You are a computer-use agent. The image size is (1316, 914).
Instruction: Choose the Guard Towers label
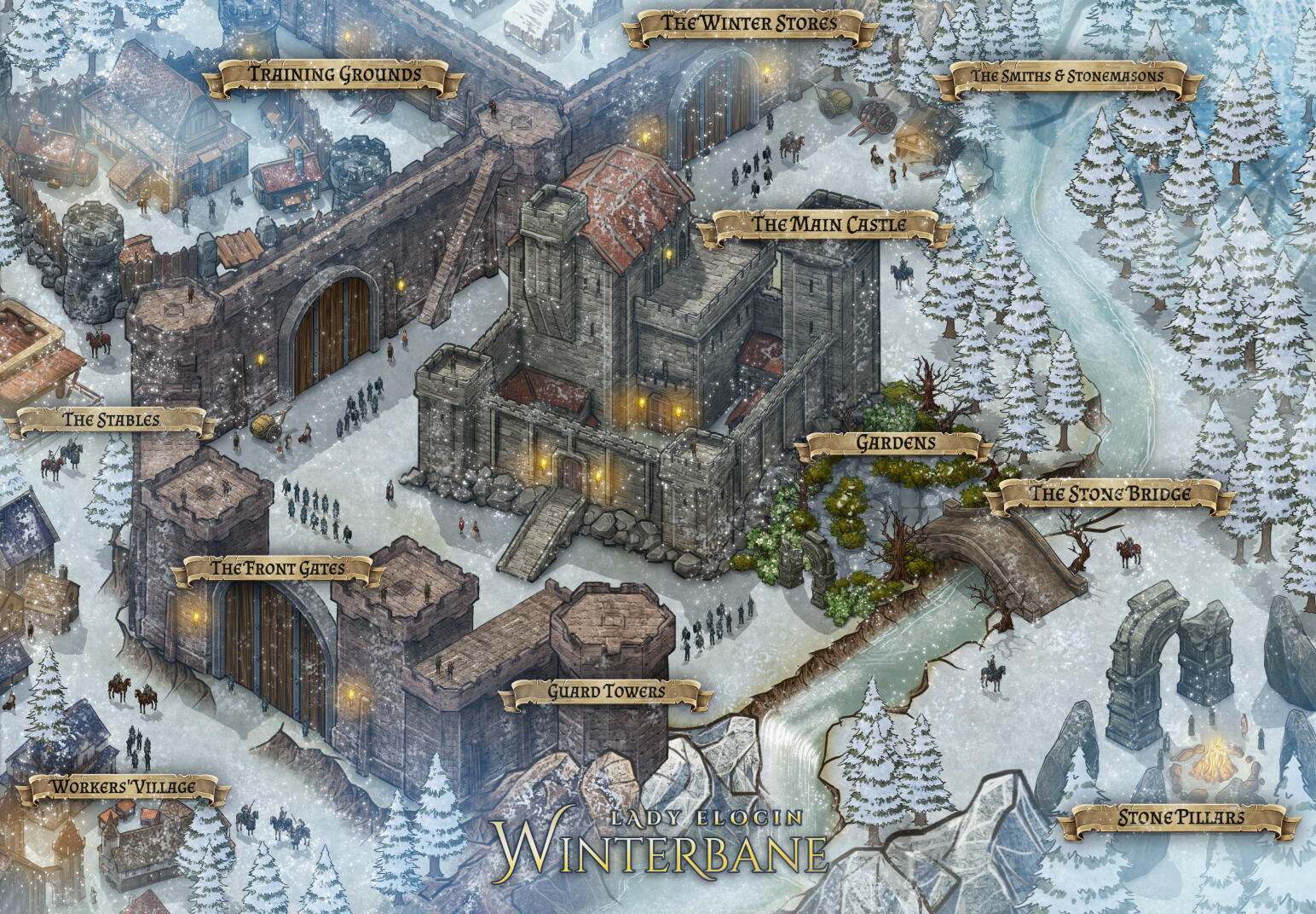(606, 691)
